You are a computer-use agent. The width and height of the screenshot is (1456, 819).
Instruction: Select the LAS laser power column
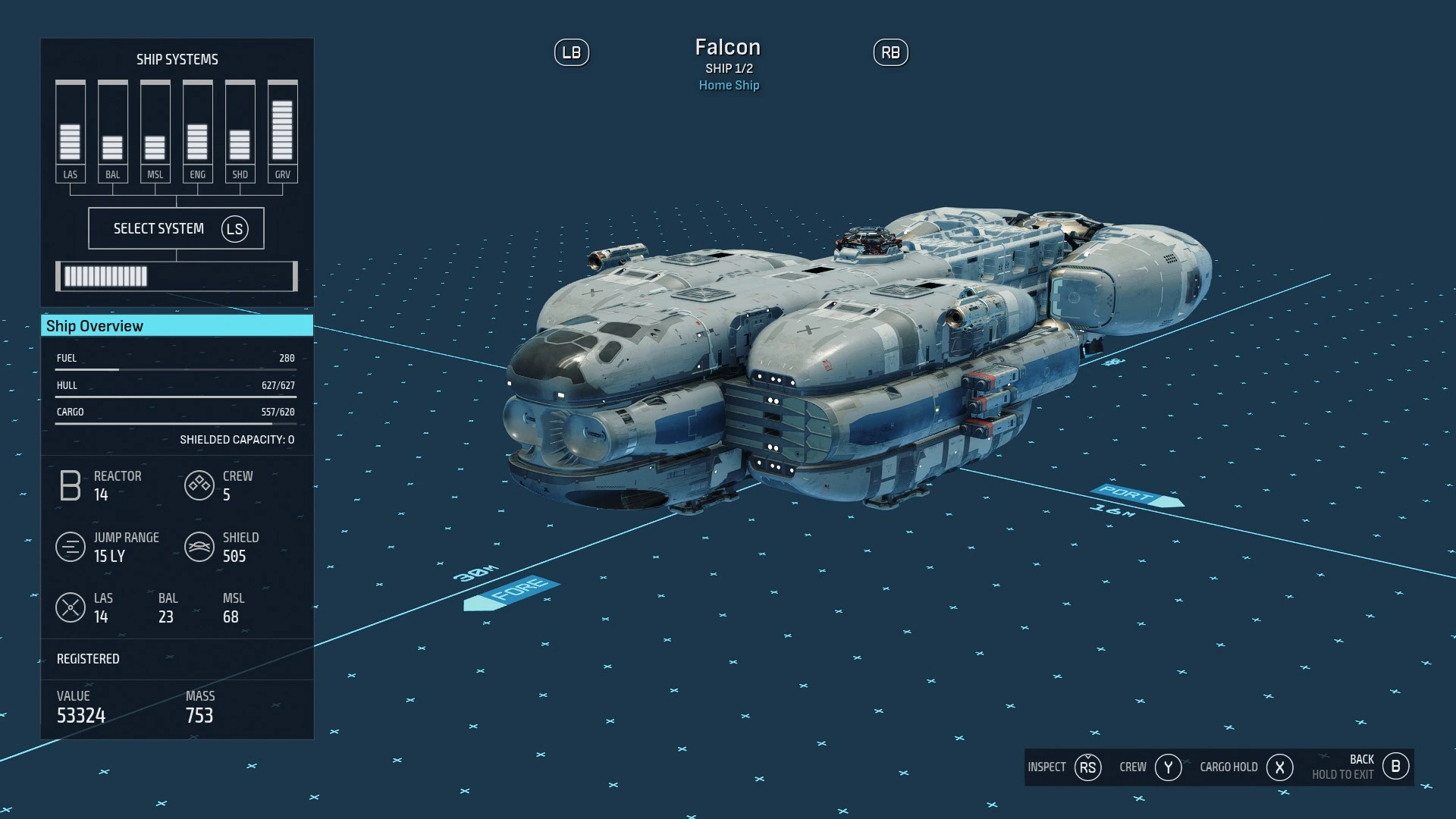pos(70,130)
